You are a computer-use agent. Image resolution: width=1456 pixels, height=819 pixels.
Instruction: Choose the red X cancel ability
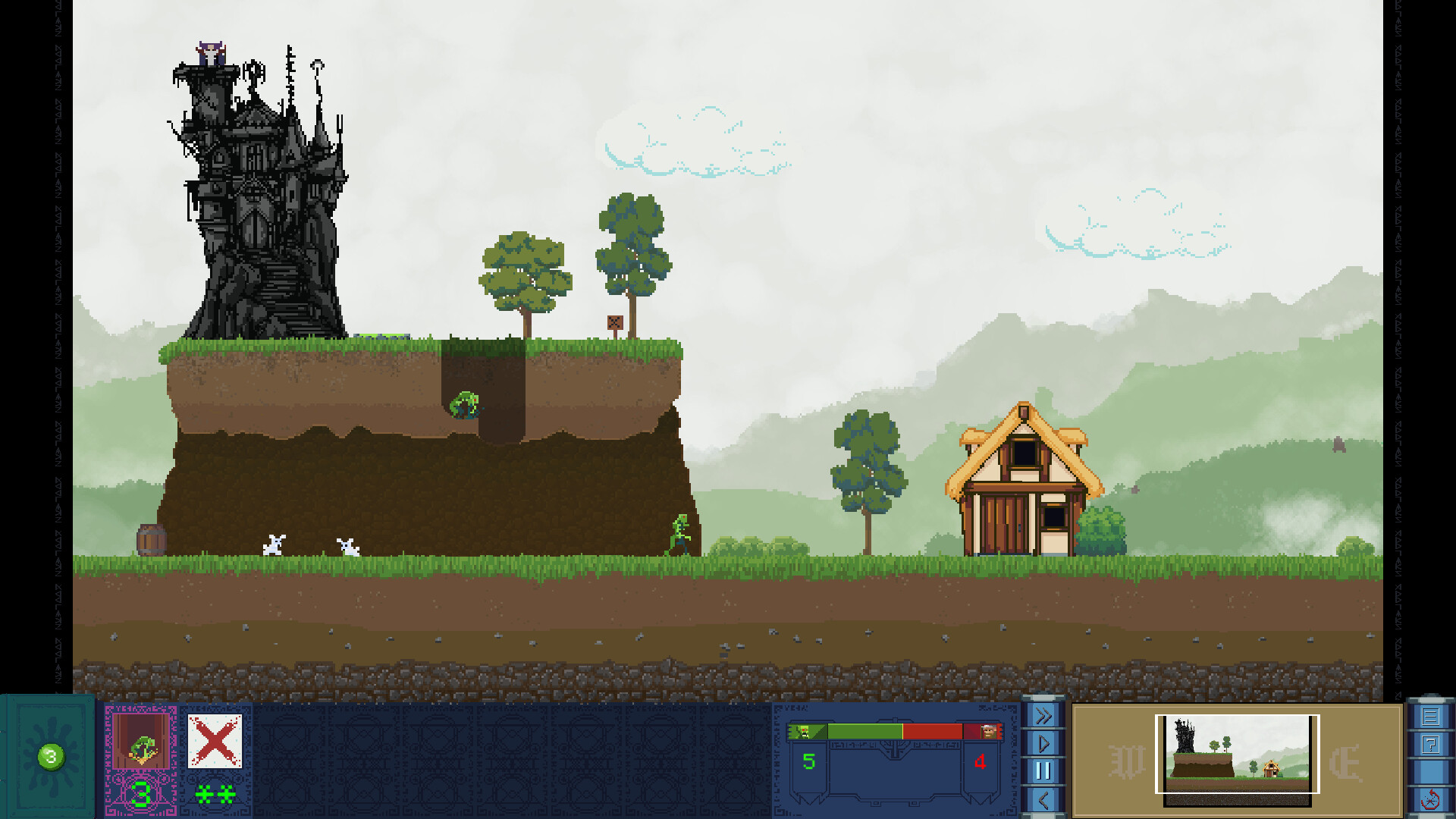215,742
